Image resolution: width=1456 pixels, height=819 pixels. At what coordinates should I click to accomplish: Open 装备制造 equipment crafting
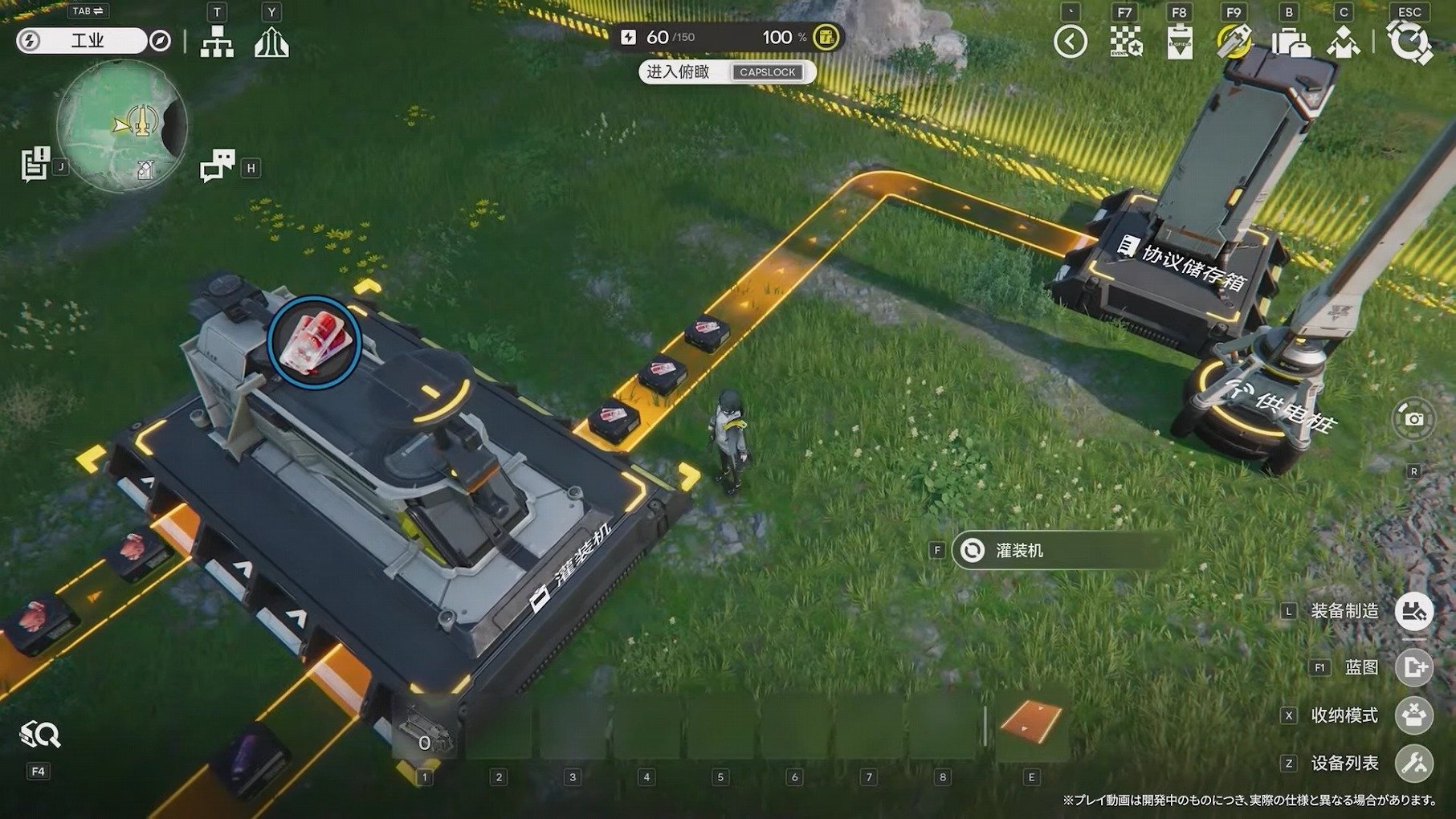click(1413, 611)
